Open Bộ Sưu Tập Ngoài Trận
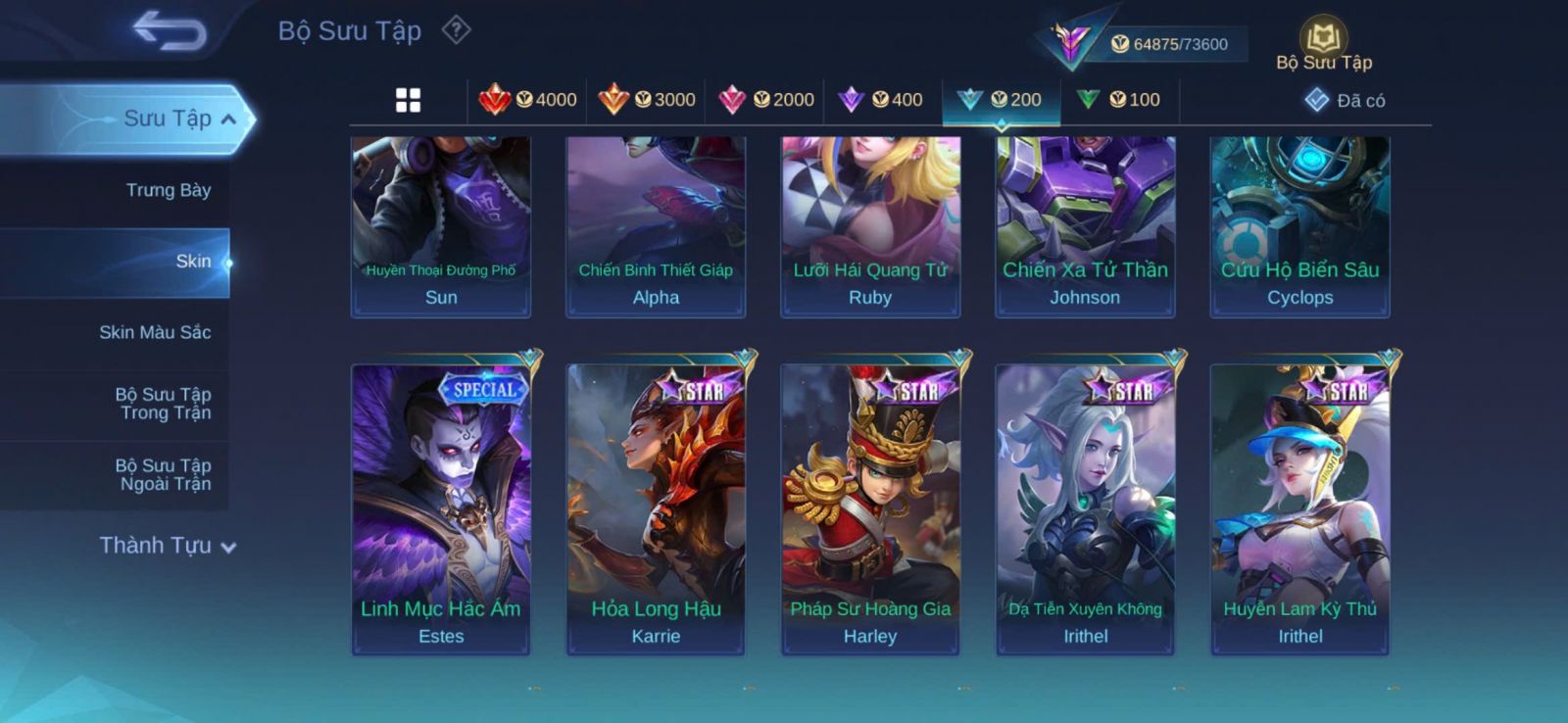Viewport: 1568px width, 723px height. coord(164,474)
